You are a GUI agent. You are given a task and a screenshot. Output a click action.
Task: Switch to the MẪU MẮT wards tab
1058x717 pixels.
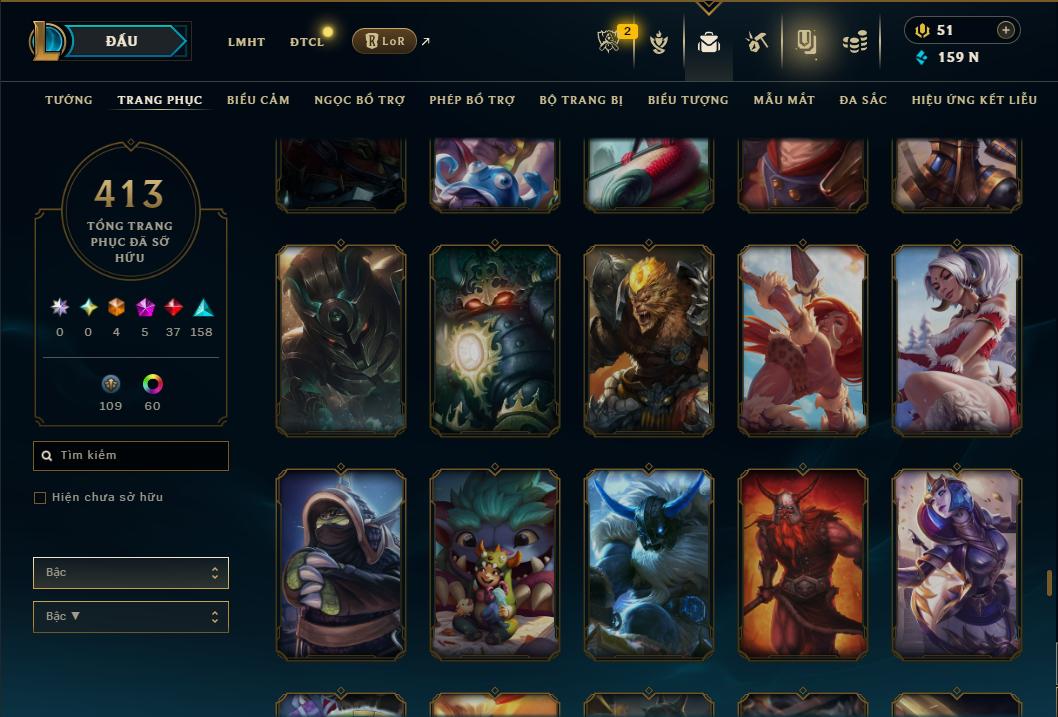coord(784,100)
